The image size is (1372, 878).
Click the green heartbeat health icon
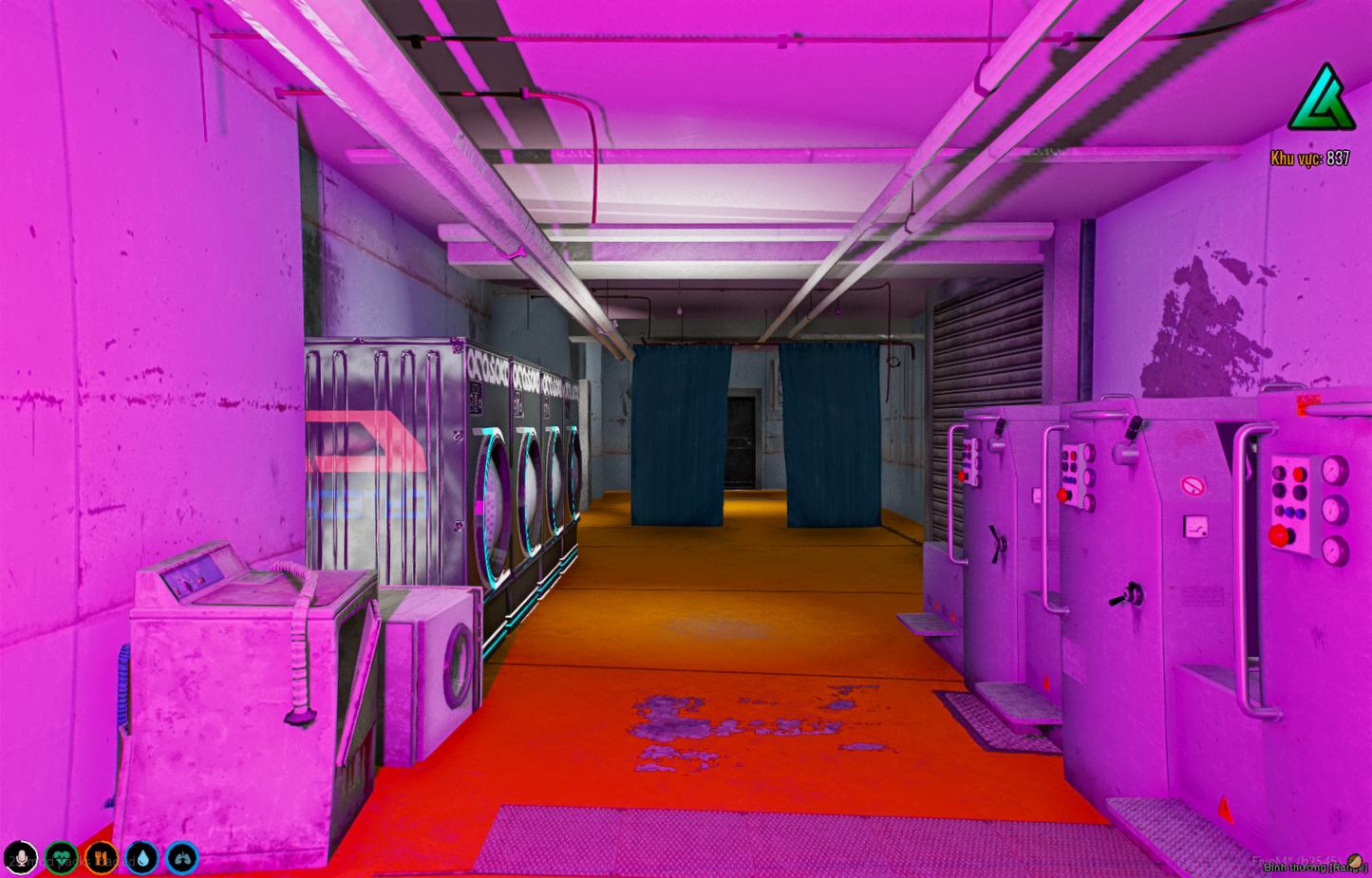pyautogui.click(x=61, y=858)
